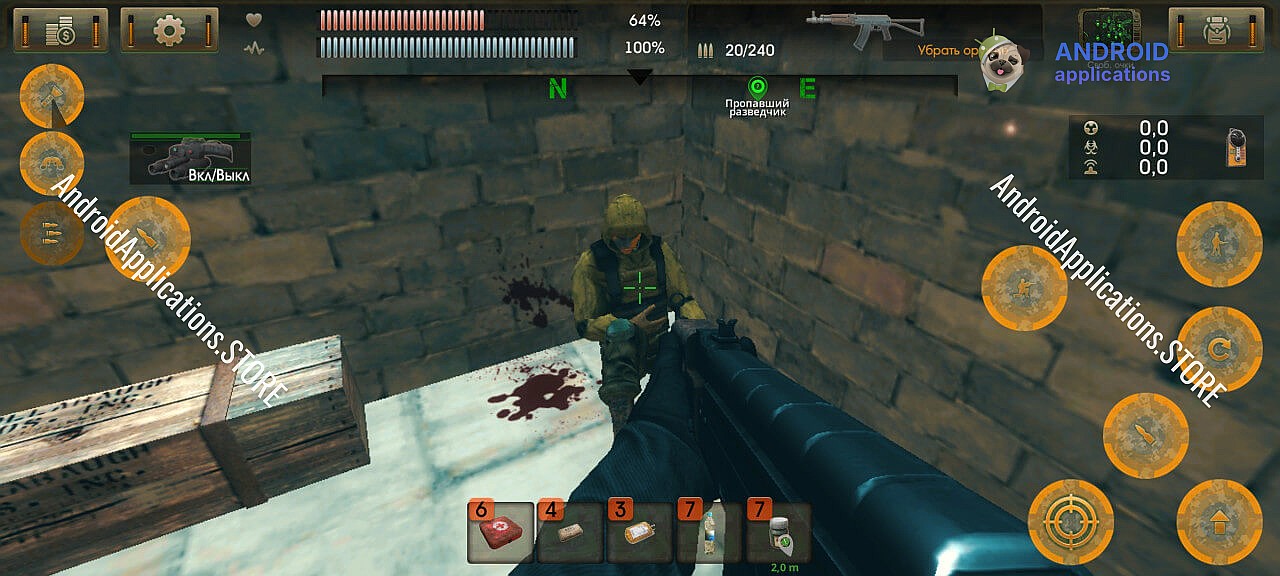
Task: Select the orange pill container slot
Action: pyautogui.click(x=640, y=533)
